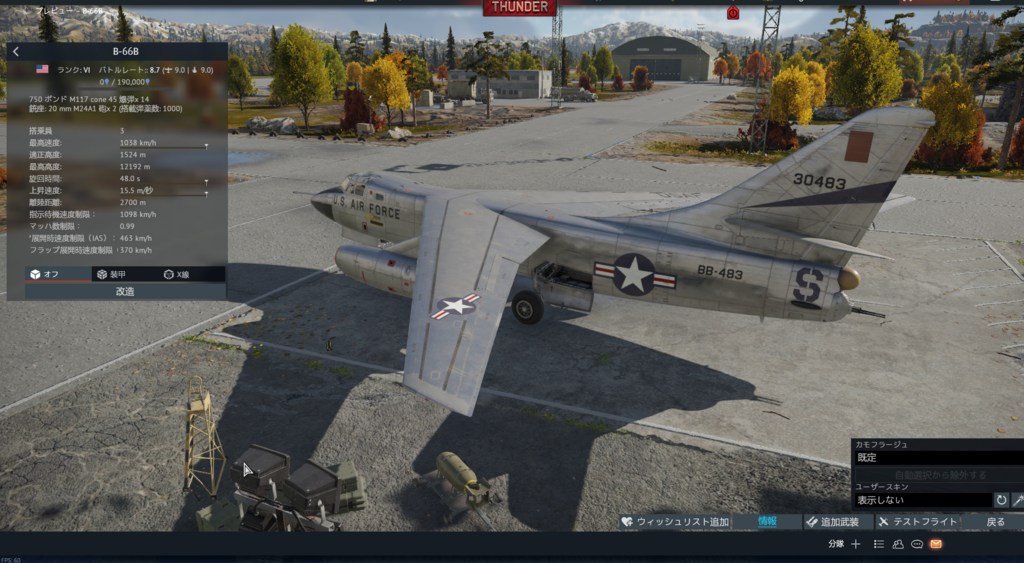The width and height of the screenshot is (1024, 563).
Task: Open the 情報 info button
Action: coord(767,522)
